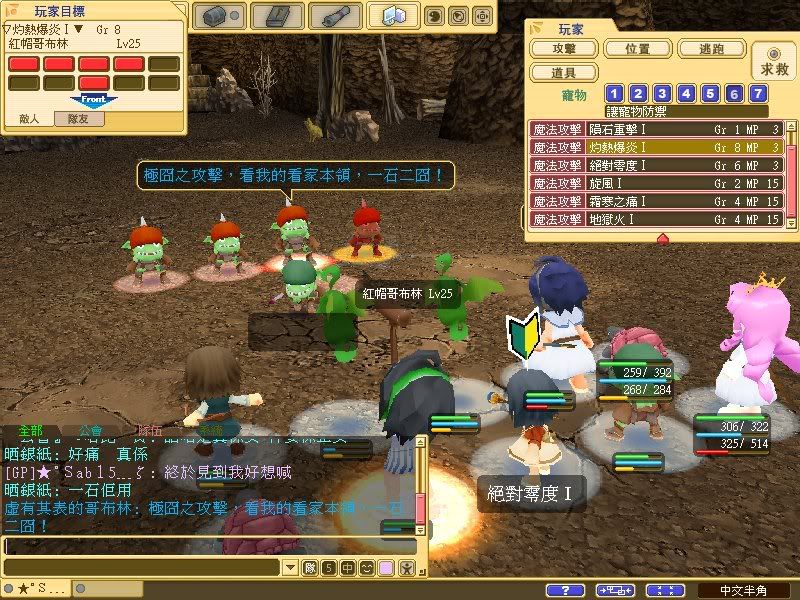Select pet slot number 1
This screenshot has width=800, height=600.
point(615,94)
